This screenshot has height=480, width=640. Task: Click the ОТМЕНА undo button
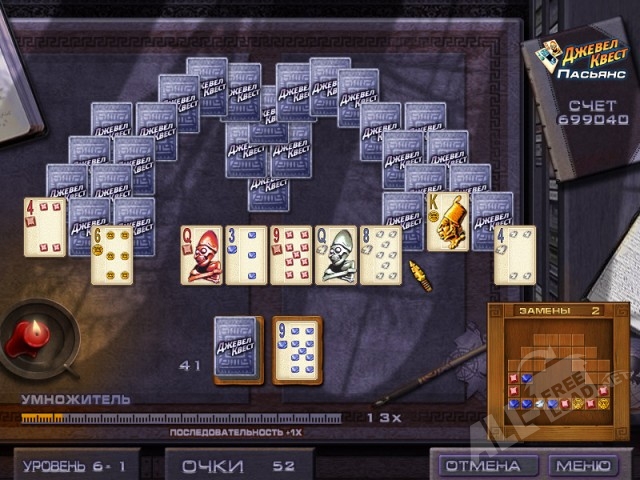[482, 466]
